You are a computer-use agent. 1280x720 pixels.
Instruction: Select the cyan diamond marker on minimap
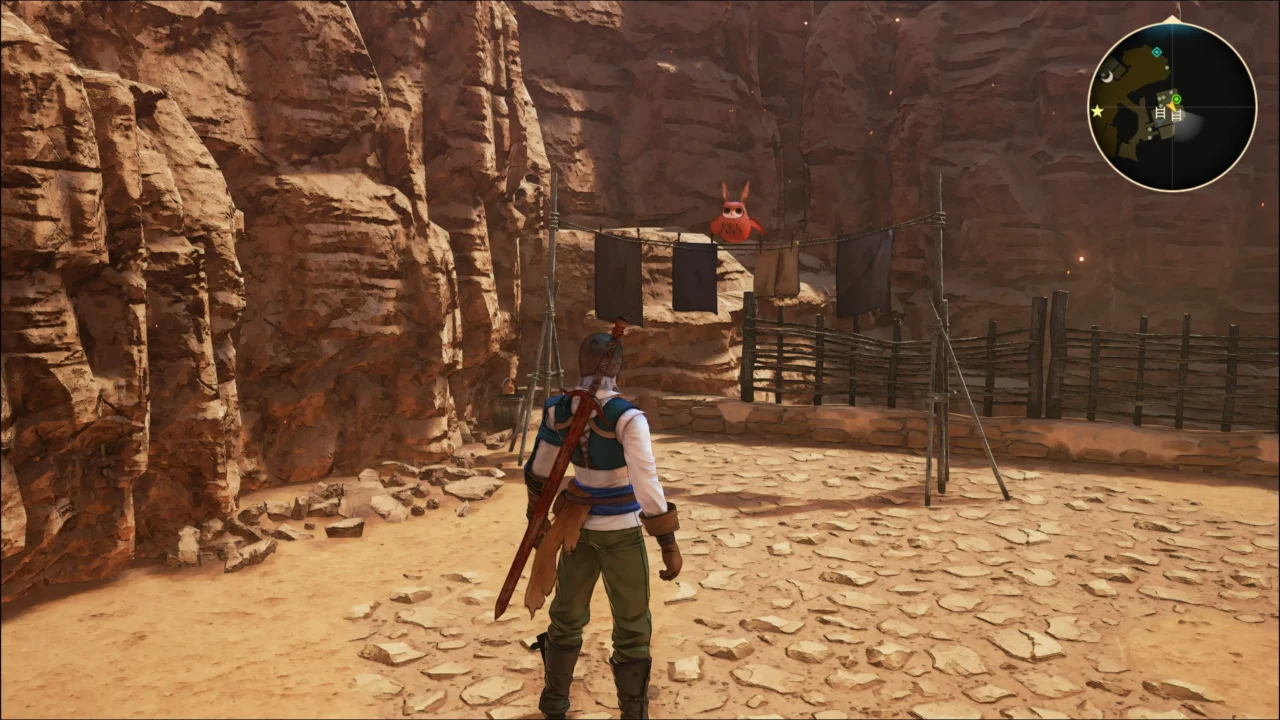click(1157, 52)
